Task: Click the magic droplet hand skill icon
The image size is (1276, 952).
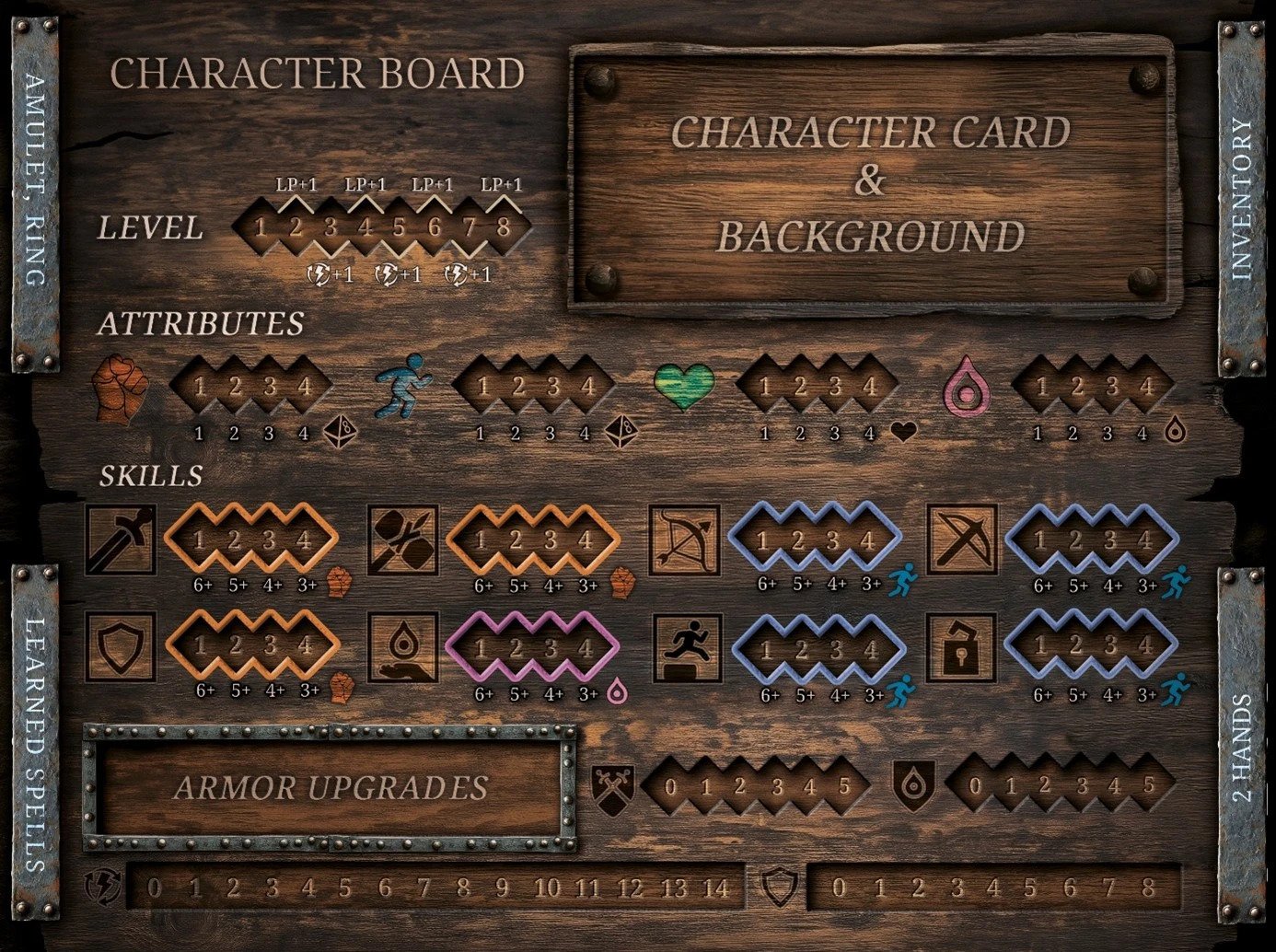Action: 402,648
